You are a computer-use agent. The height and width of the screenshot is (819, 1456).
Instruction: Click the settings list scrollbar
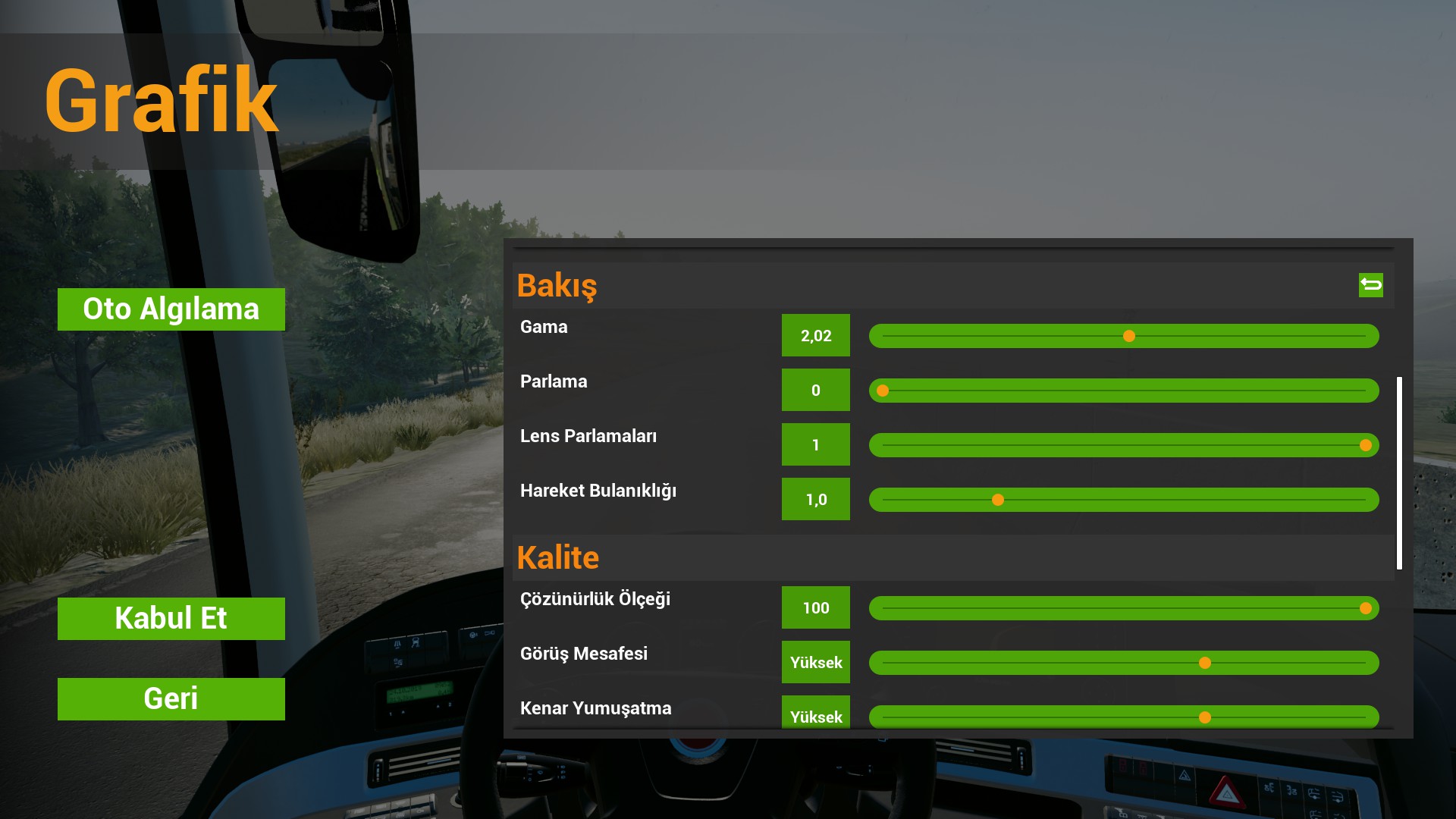(1399, 472)
